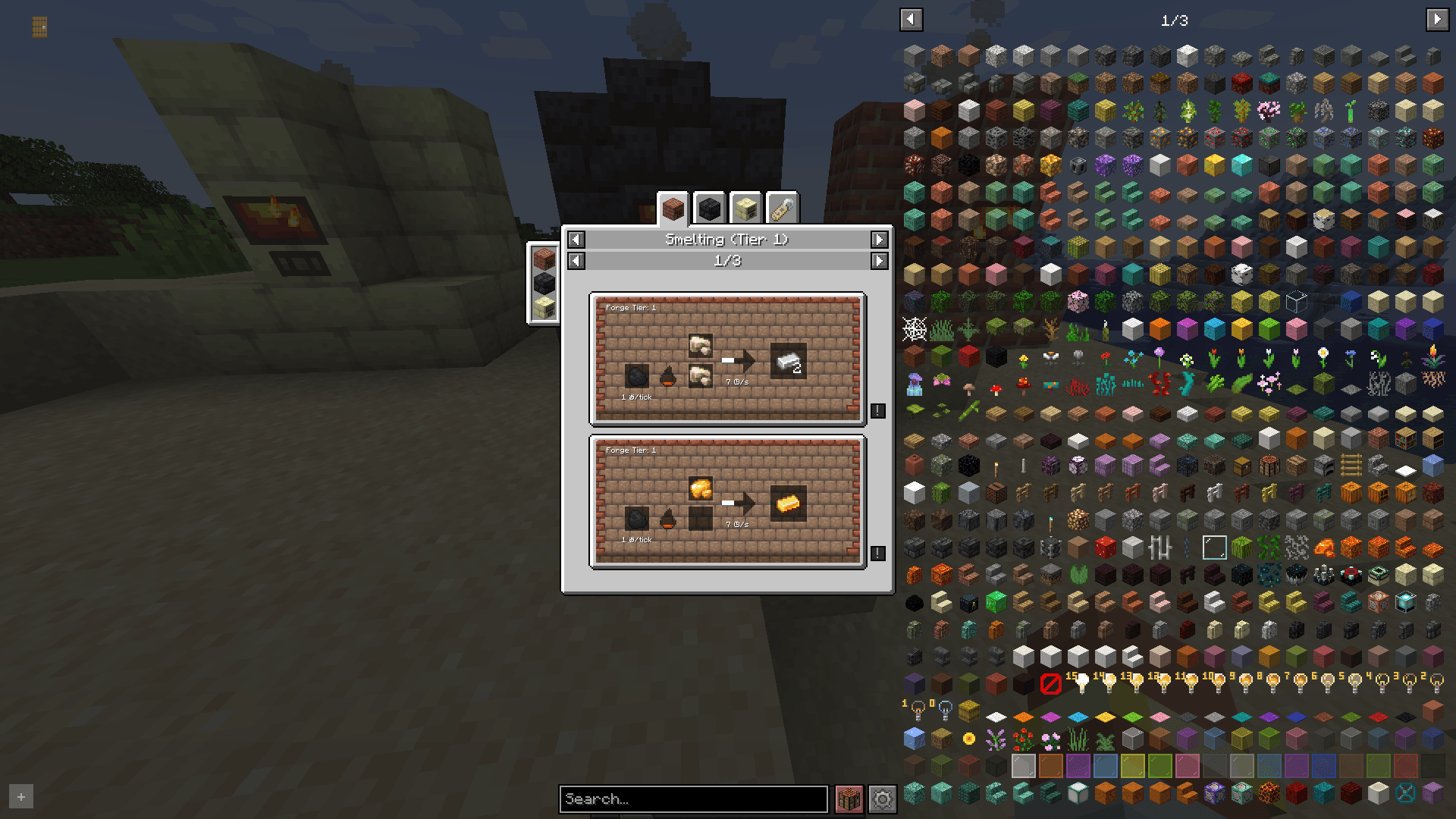Go to previous item list page
1456x819 pixels.
[x=911, y=20]
